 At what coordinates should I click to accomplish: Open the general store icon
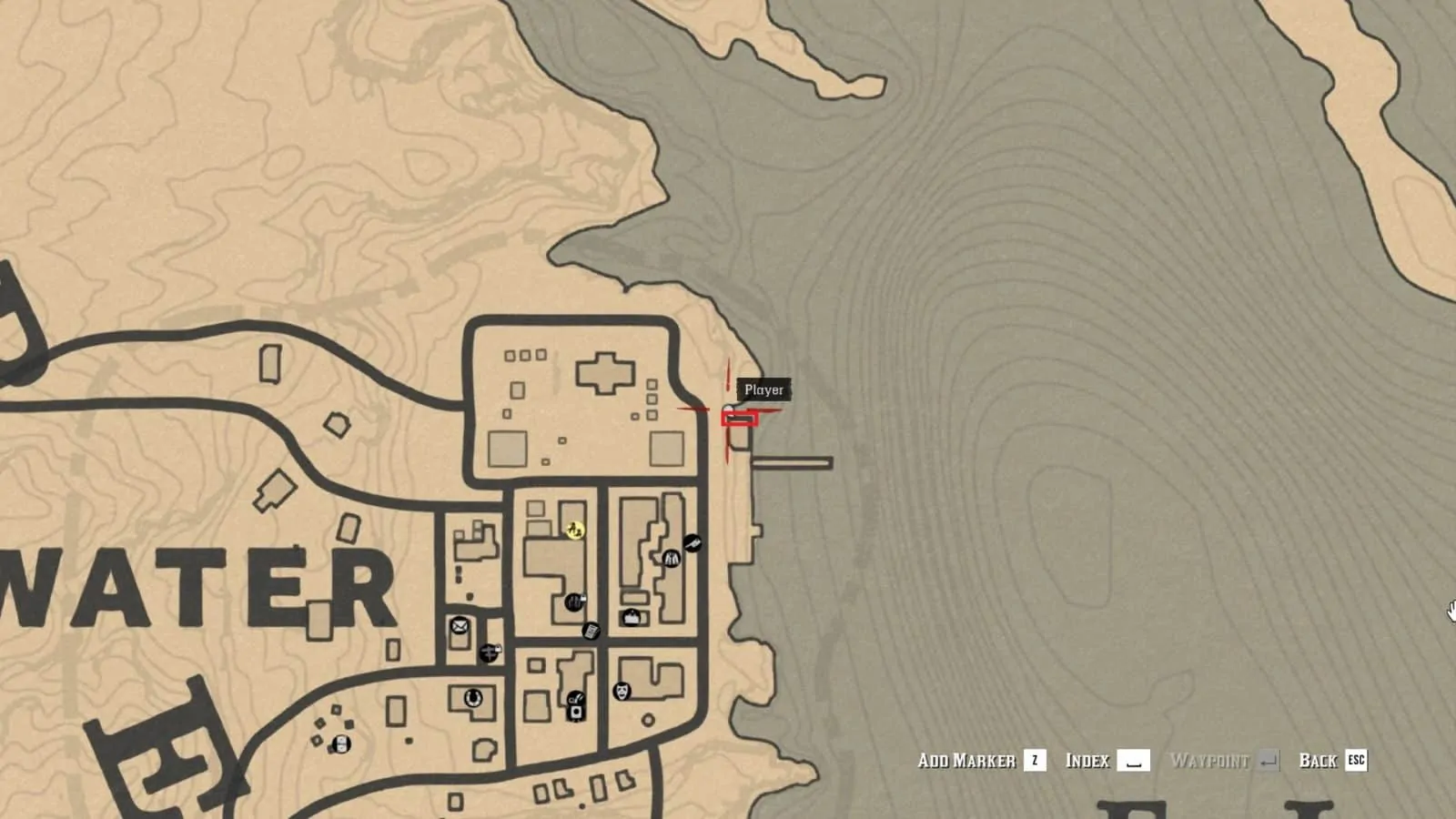click(x=631, y=617)
